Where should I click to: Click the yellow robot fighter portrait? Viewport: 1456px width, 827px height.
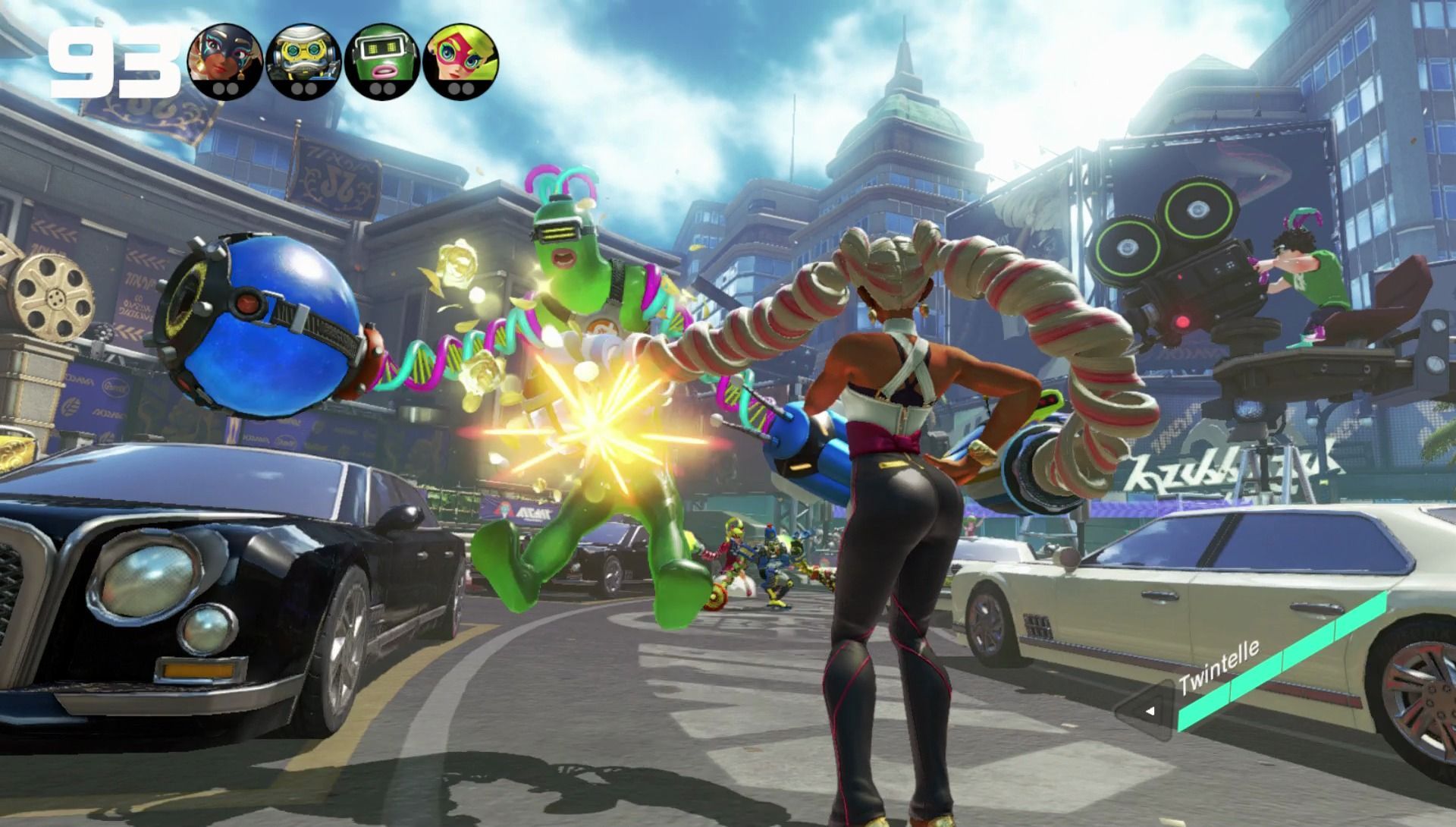[x=304, y=61]
